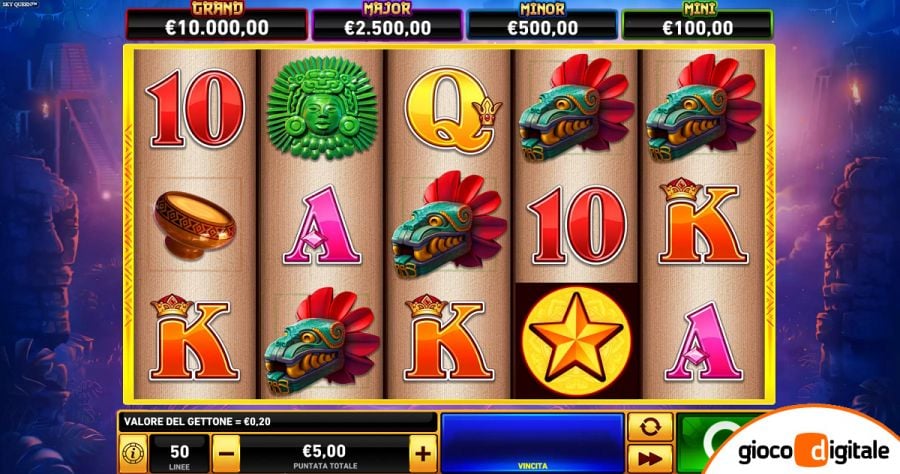Increase total bet with plus button
Viewport: 900px width, 474px height.
[423, 453]
